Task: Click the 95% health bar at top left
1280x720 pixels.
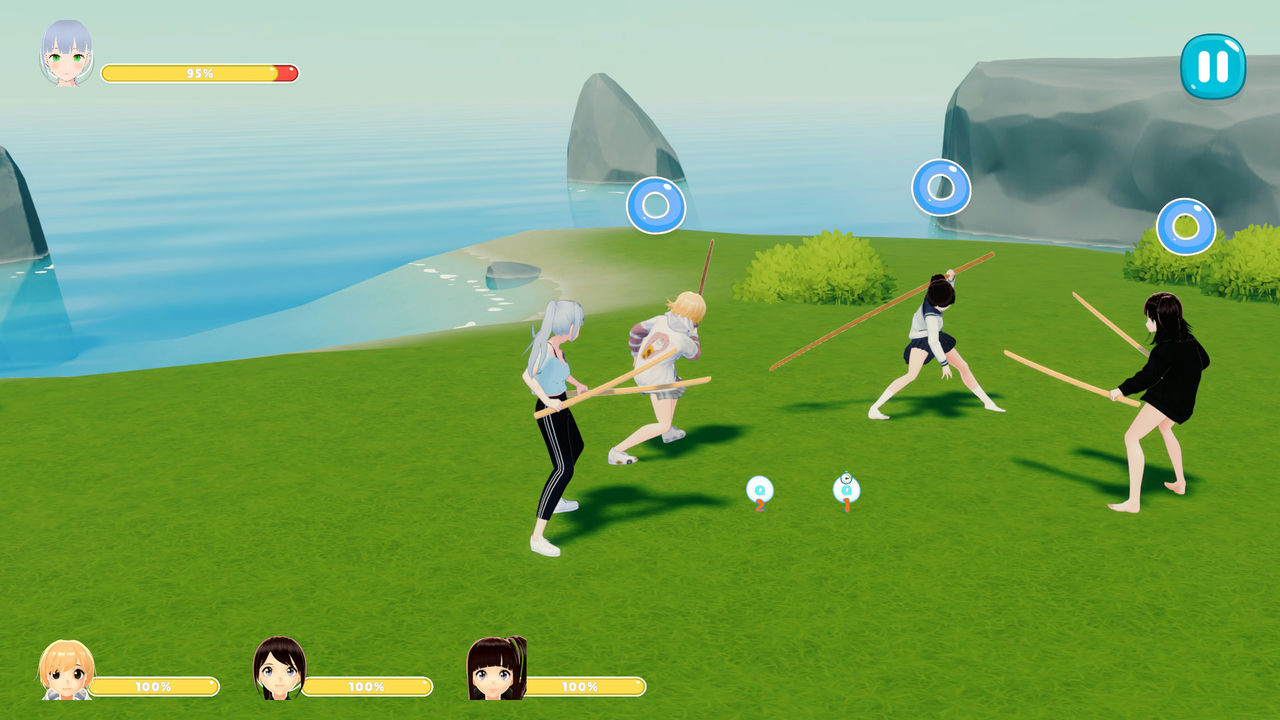Action: point(200,72)
